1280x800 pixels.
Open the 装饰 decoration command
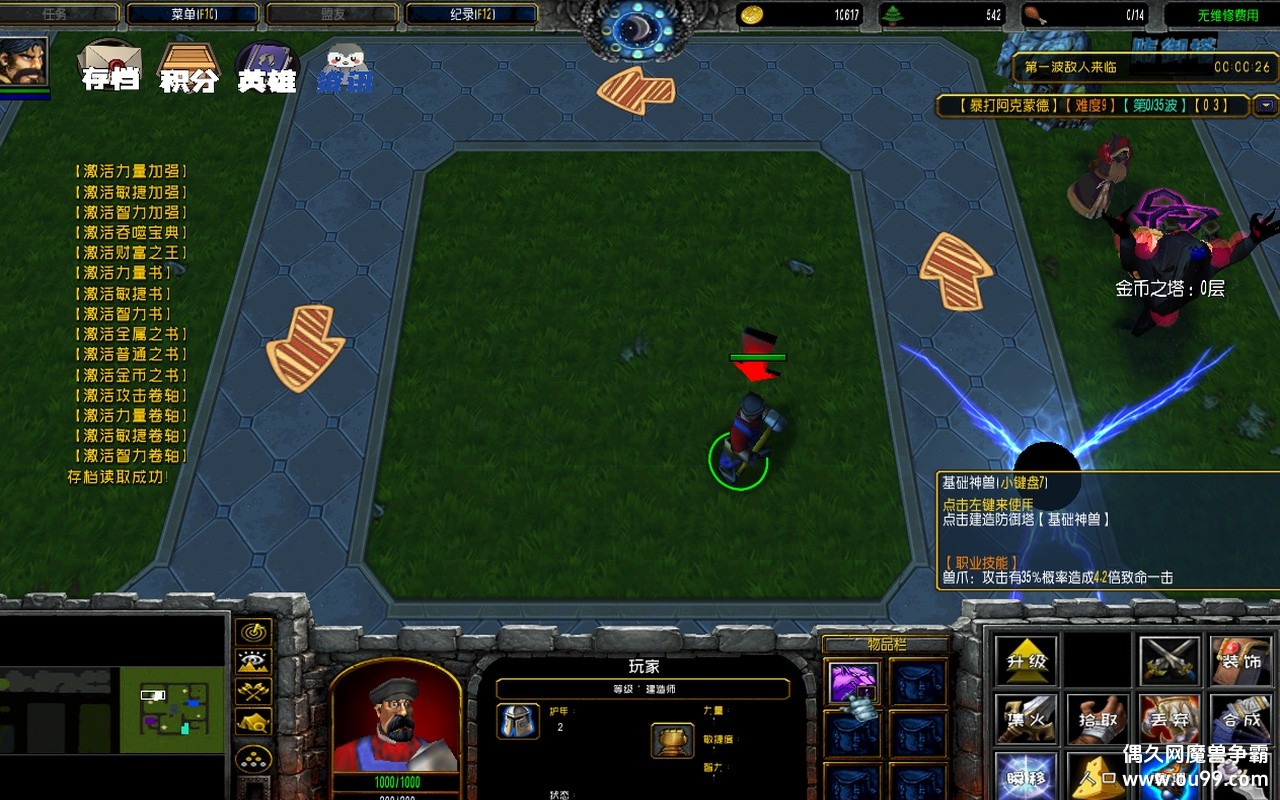(x=1241, y=661)
